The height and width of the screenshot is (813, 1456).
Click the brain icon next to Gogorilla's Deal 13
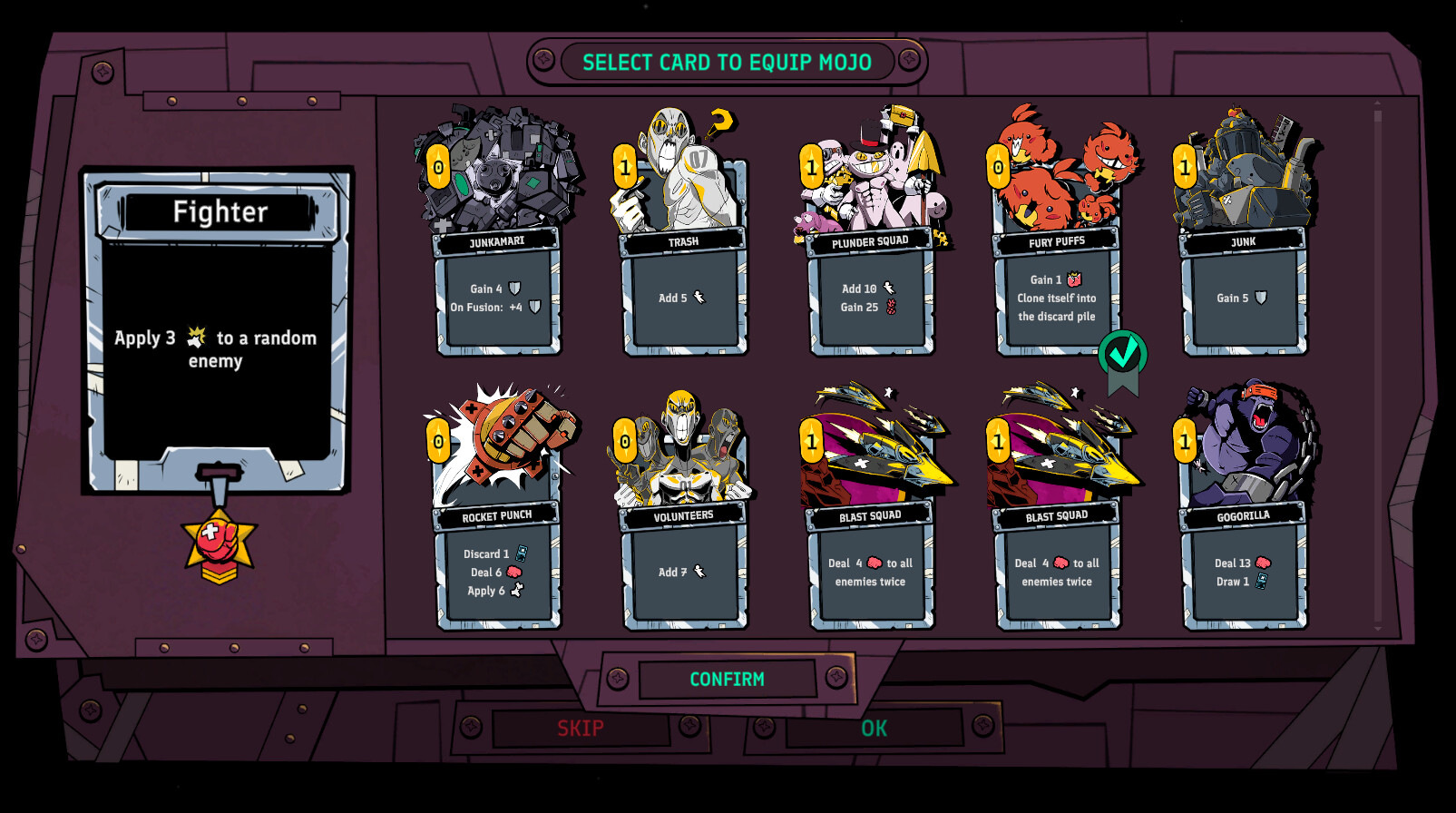pos(1263,563)
